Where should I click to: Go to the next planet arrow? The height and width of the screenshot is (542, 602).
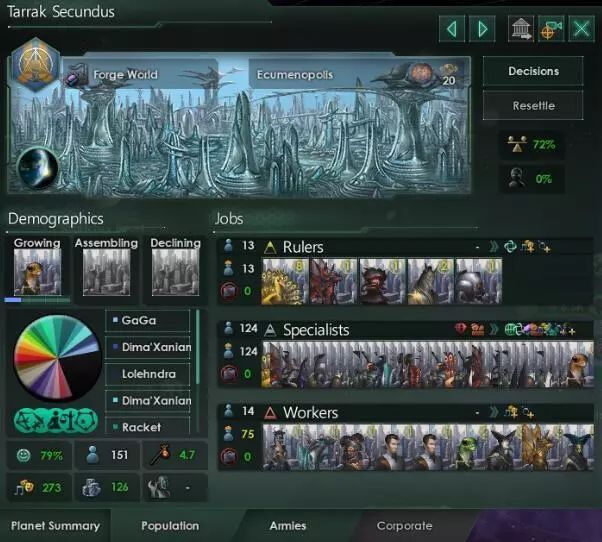pyautogui.click(x=483, y=28)
